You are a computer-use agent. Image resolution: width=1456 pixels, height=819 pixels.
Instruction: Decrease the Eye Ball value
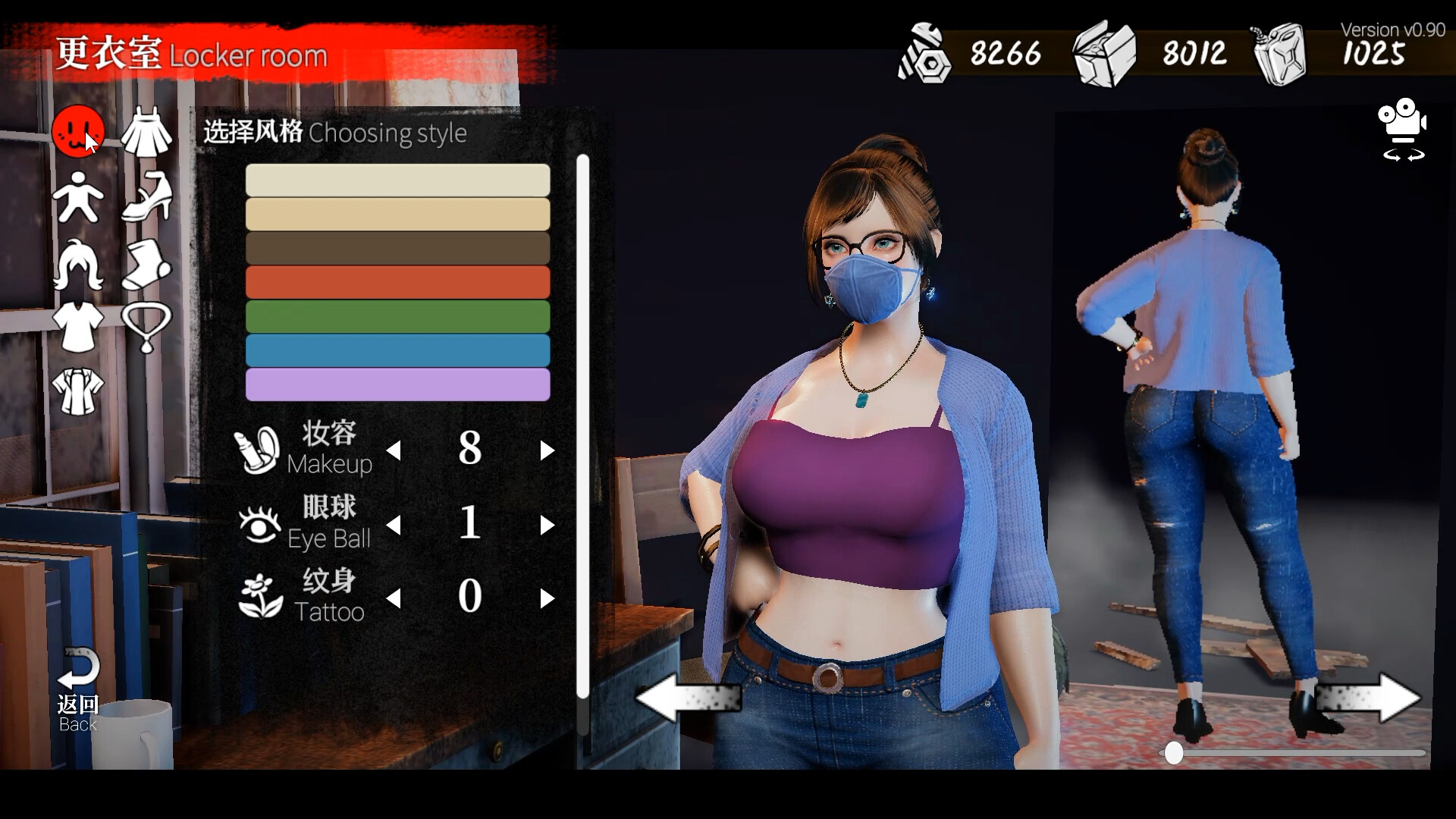[394, 524]
